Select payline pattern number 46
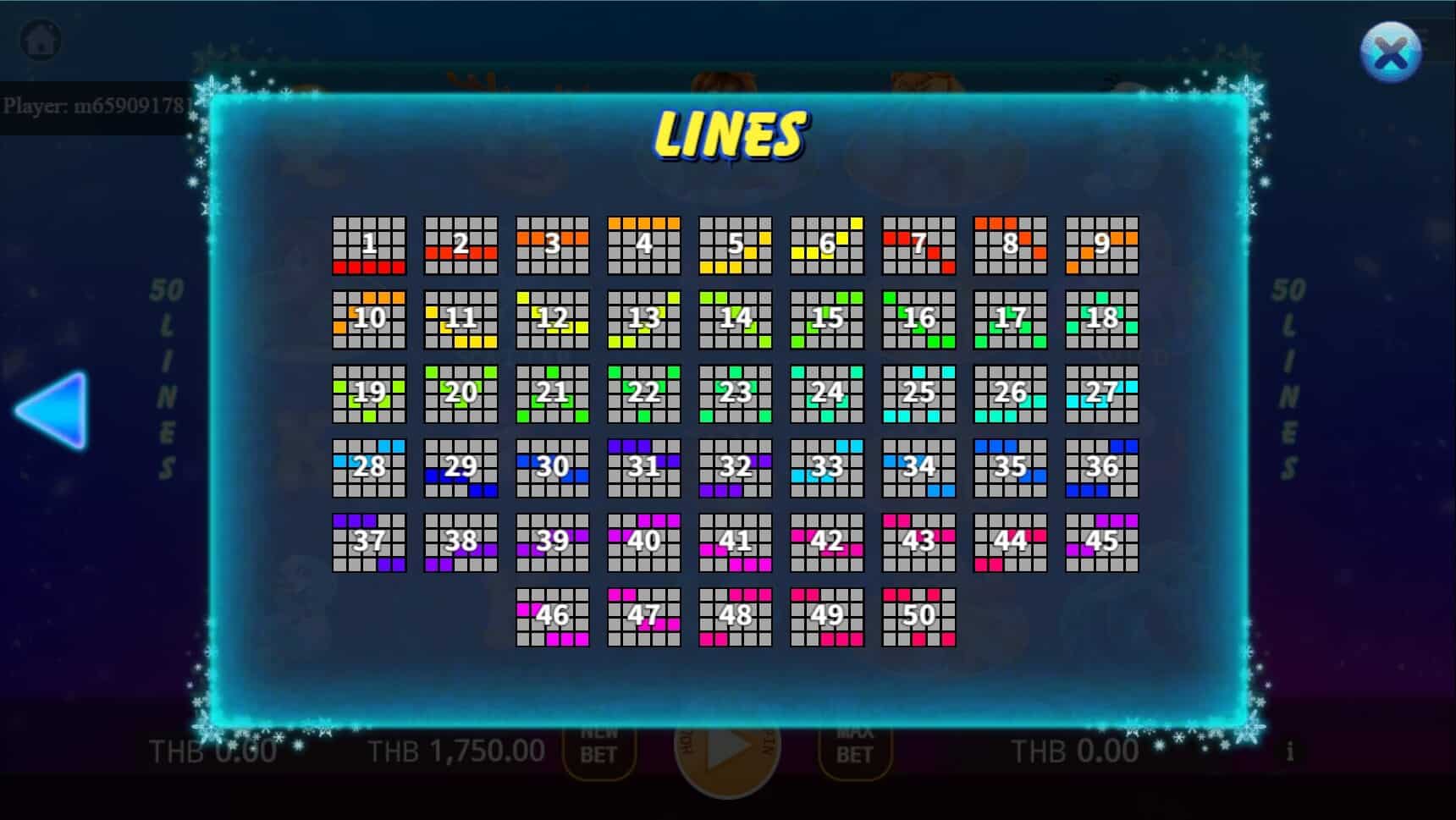 click(553, 618)
